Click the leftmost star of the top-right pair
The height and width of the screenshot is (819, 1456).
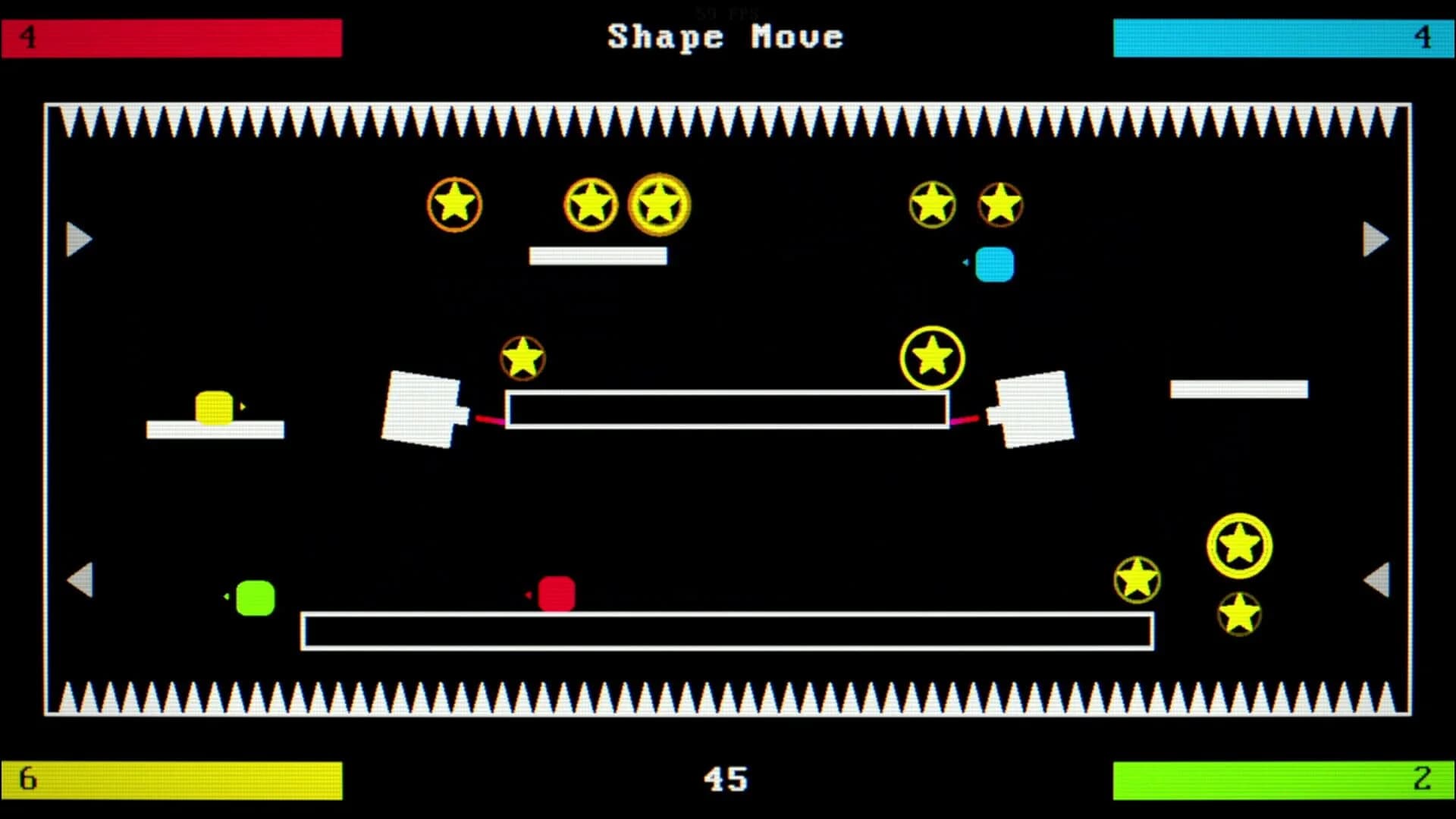click(931, 203)
